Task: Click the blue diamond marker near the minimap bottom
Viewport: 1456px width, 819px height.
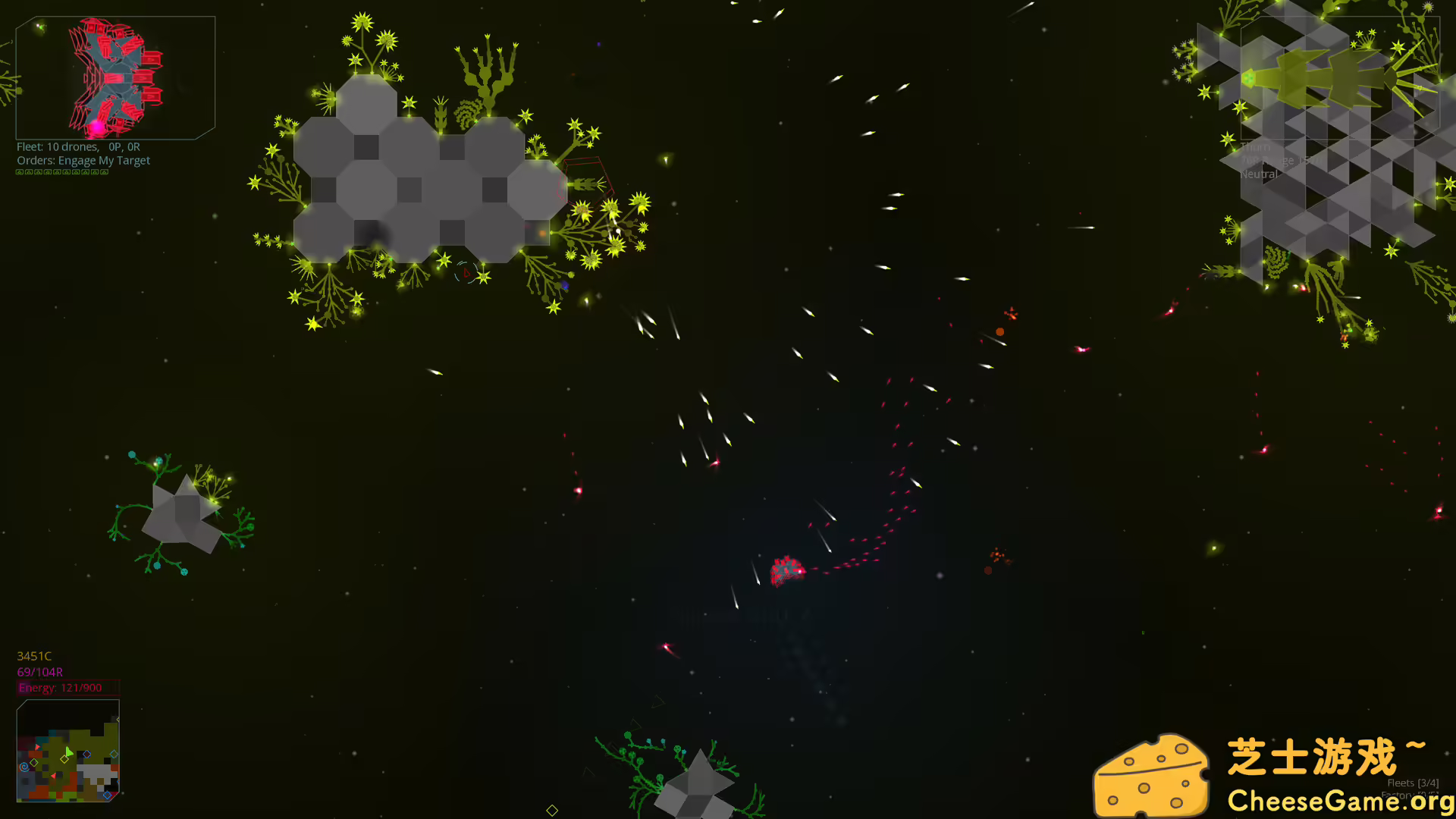Action: click(x=107, y=795)
